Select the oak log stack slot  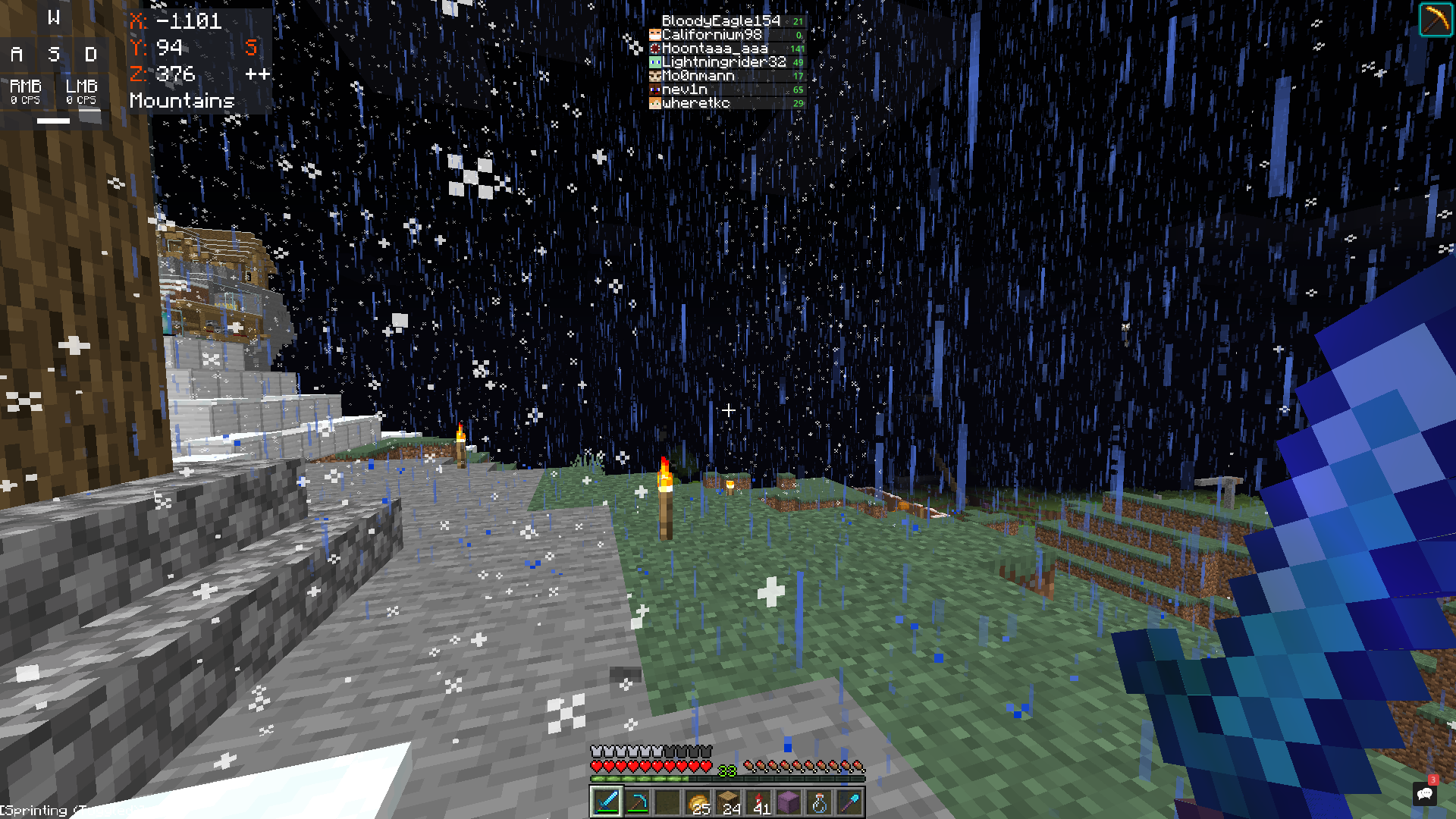coord(728,802)
